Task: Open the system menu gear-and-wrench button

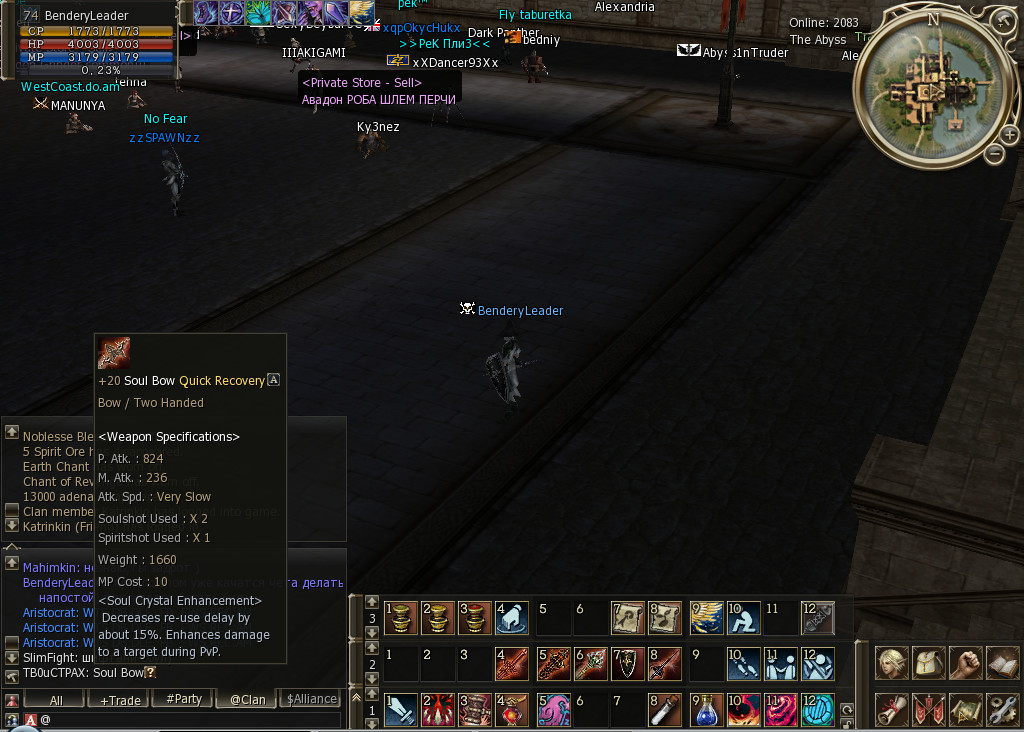Action: tap(1002, 709)
